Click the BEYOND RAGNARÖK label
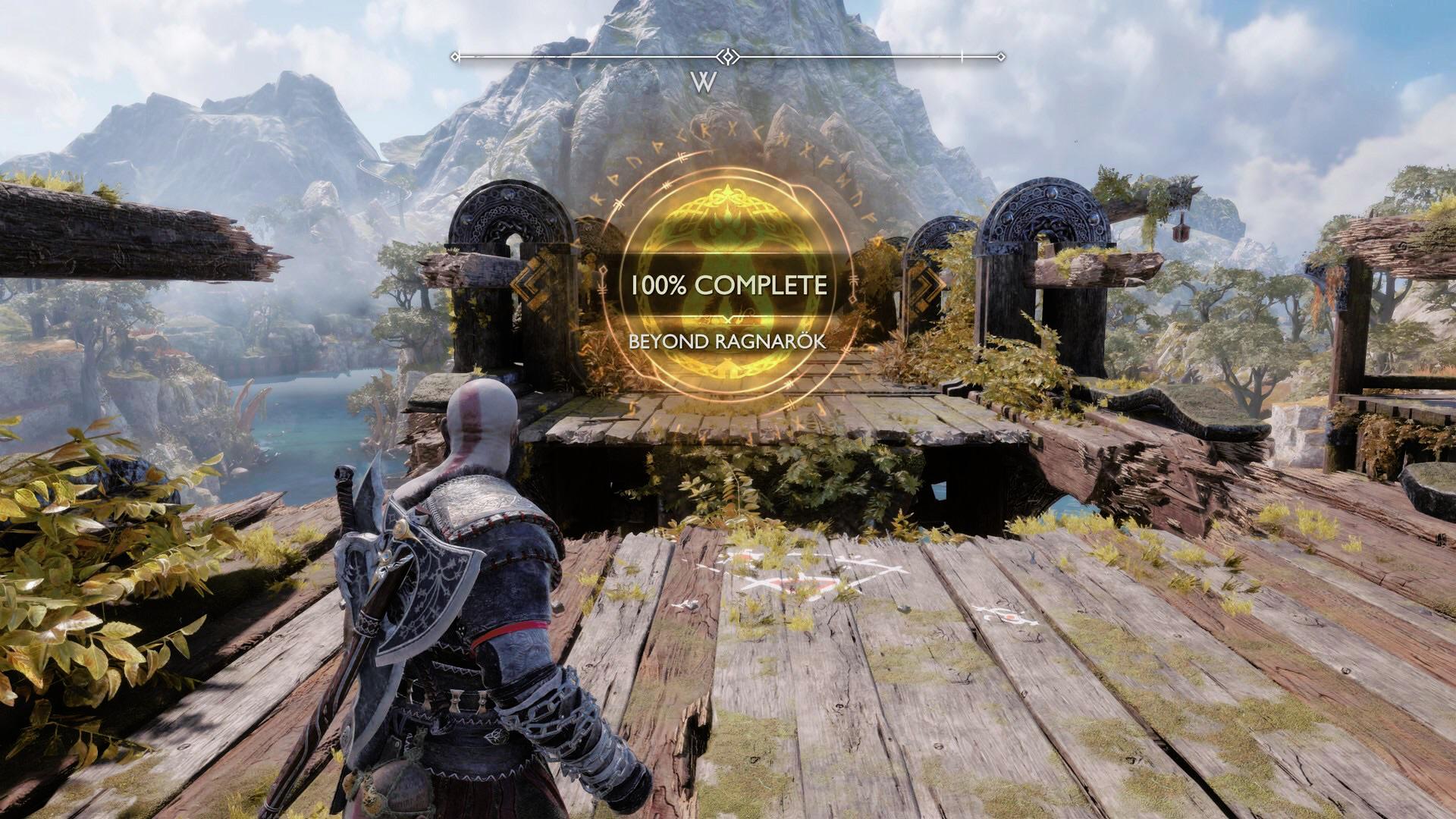 pyautogui.click(x=726, y=343)
